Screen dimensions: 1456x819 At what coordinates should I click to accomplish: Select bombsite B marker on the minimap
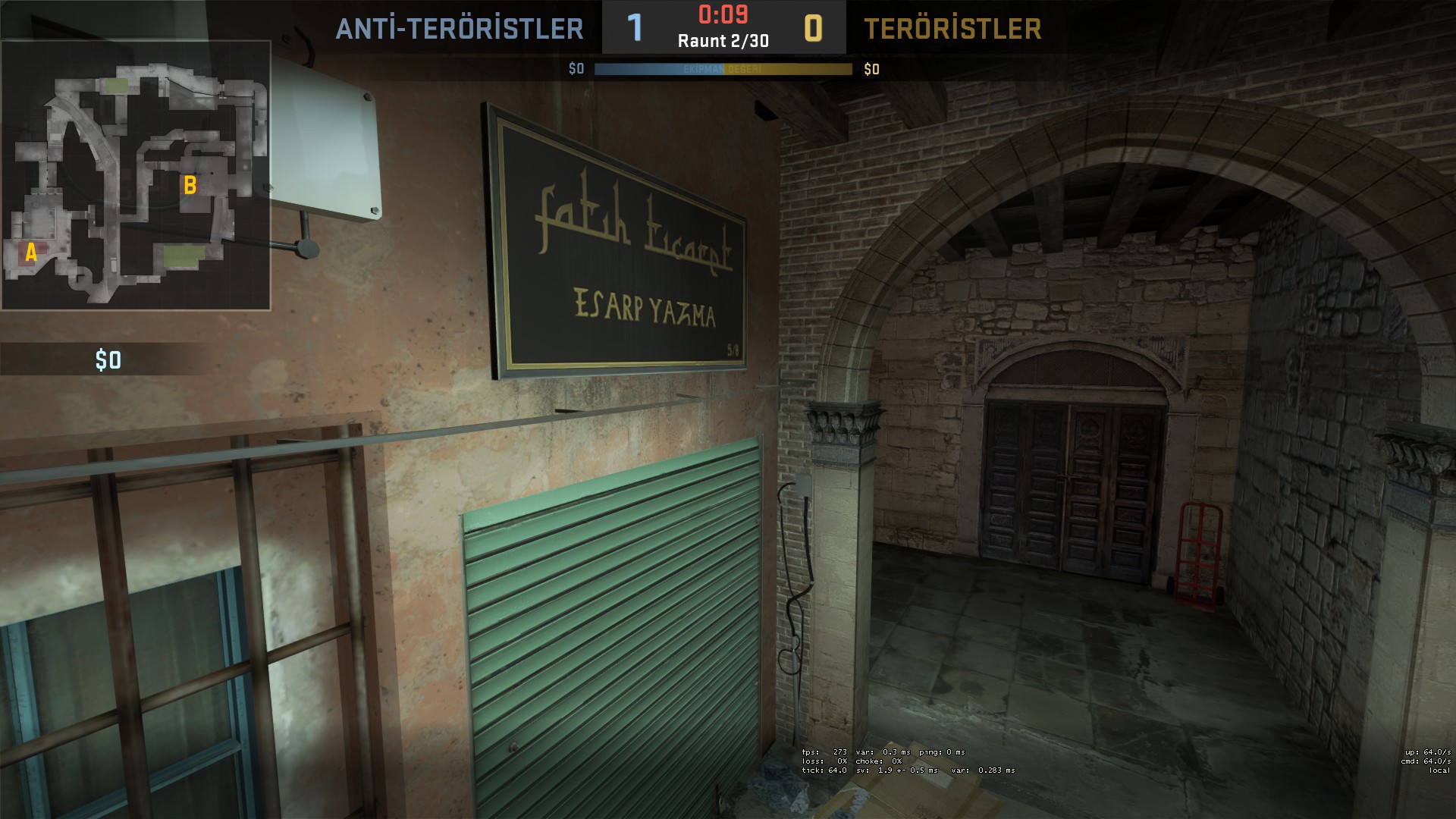pyautogui.click(x=190, y=184)
